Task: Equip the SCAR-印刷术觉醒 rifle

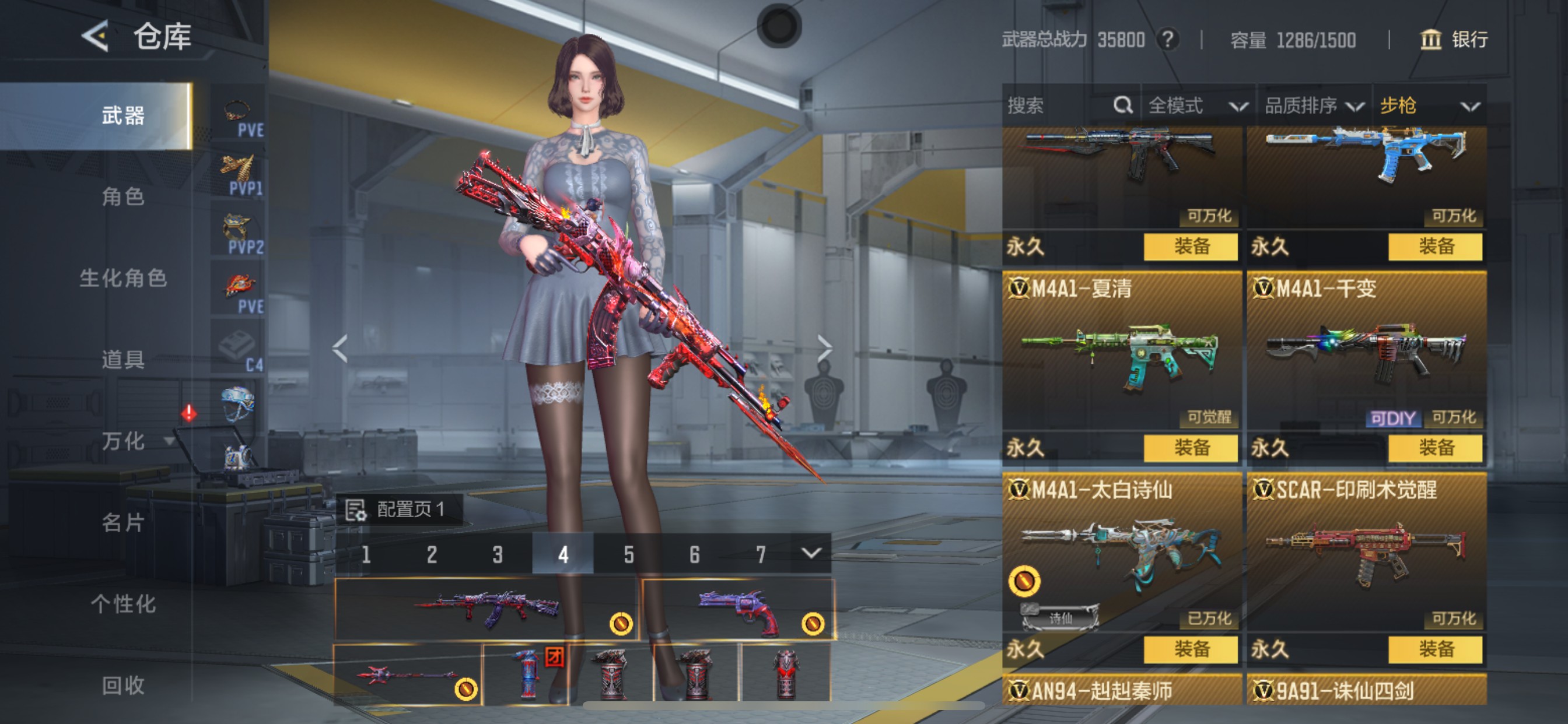Action: [x=1436, y=650]
